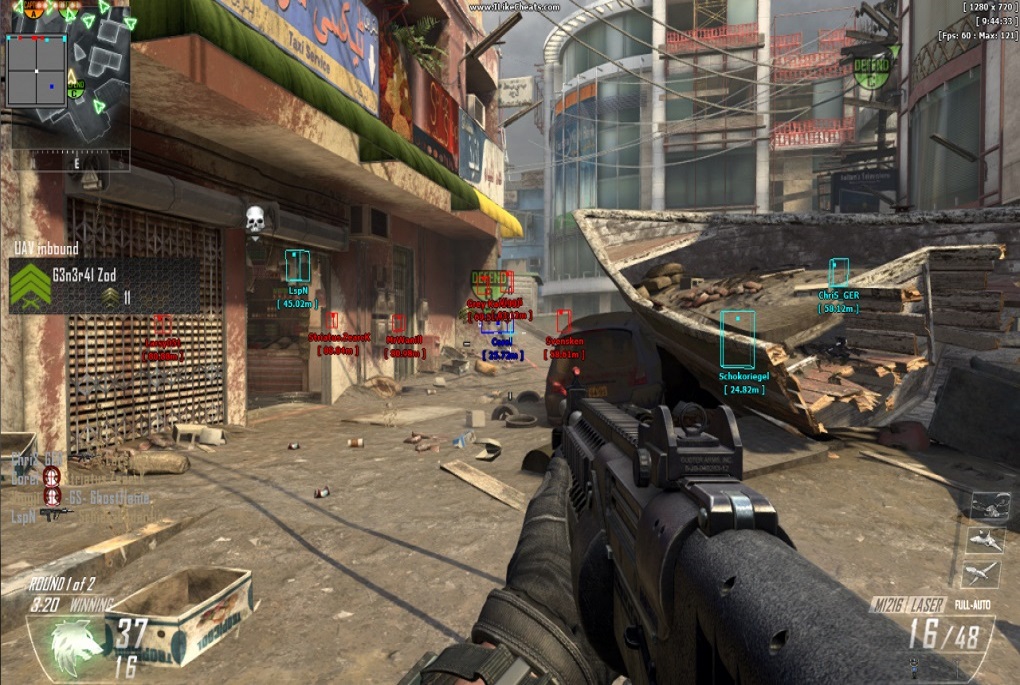Image resolution: width=1020 pixels, height=685 pixels.
Task: Click the orange A flag on the minimap
Action: [35, 9]
